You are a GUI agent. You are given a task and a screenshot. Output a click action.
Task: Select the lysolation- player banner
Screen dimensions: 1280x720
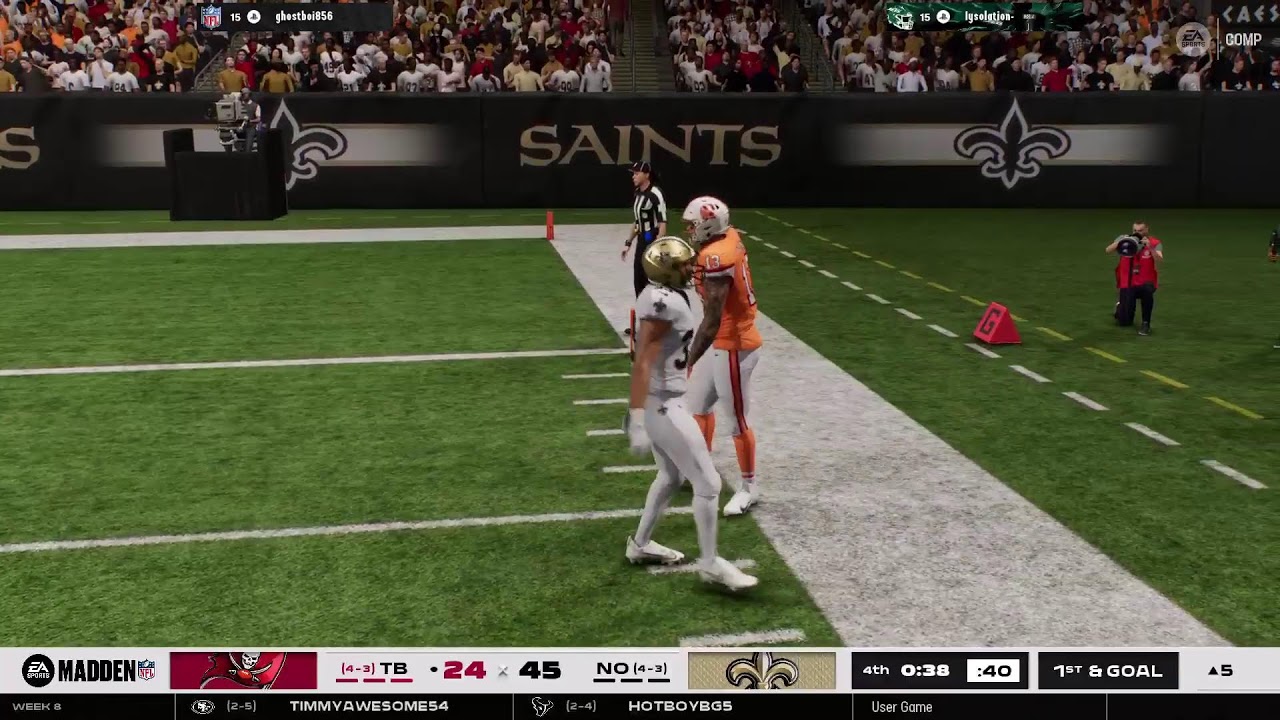983,16
